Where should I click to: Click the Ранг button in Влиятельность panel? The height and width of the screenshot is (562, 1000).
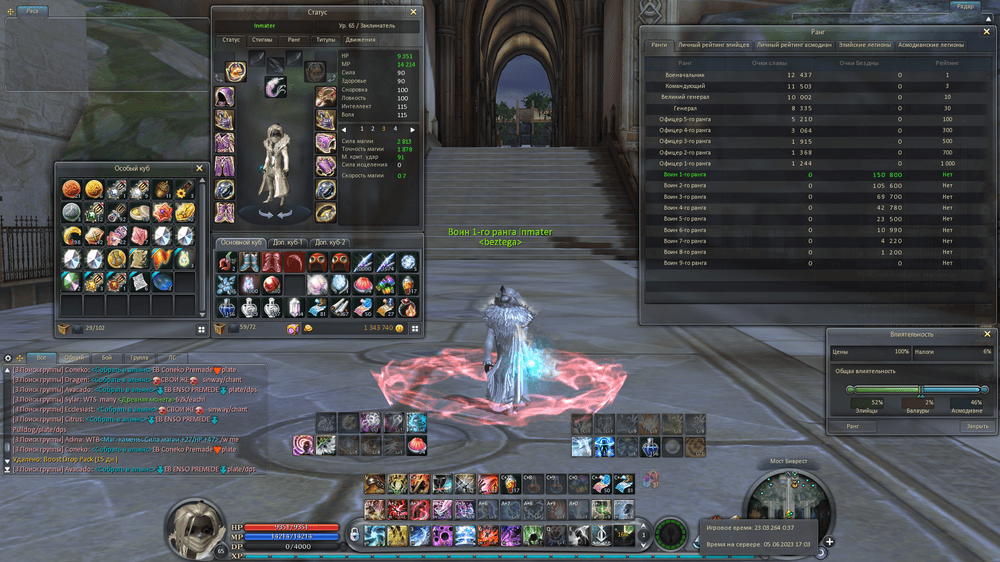pyautogui.click(x=853, y=426)
